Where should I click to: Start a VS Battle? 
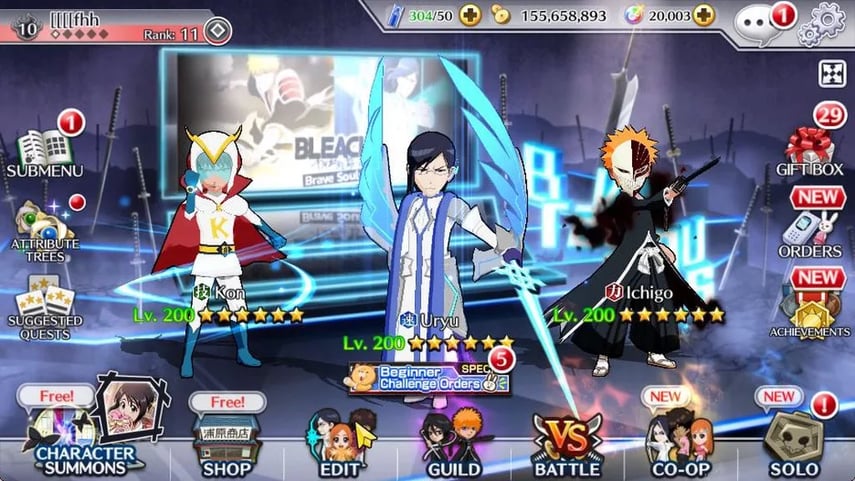[567, 440]
